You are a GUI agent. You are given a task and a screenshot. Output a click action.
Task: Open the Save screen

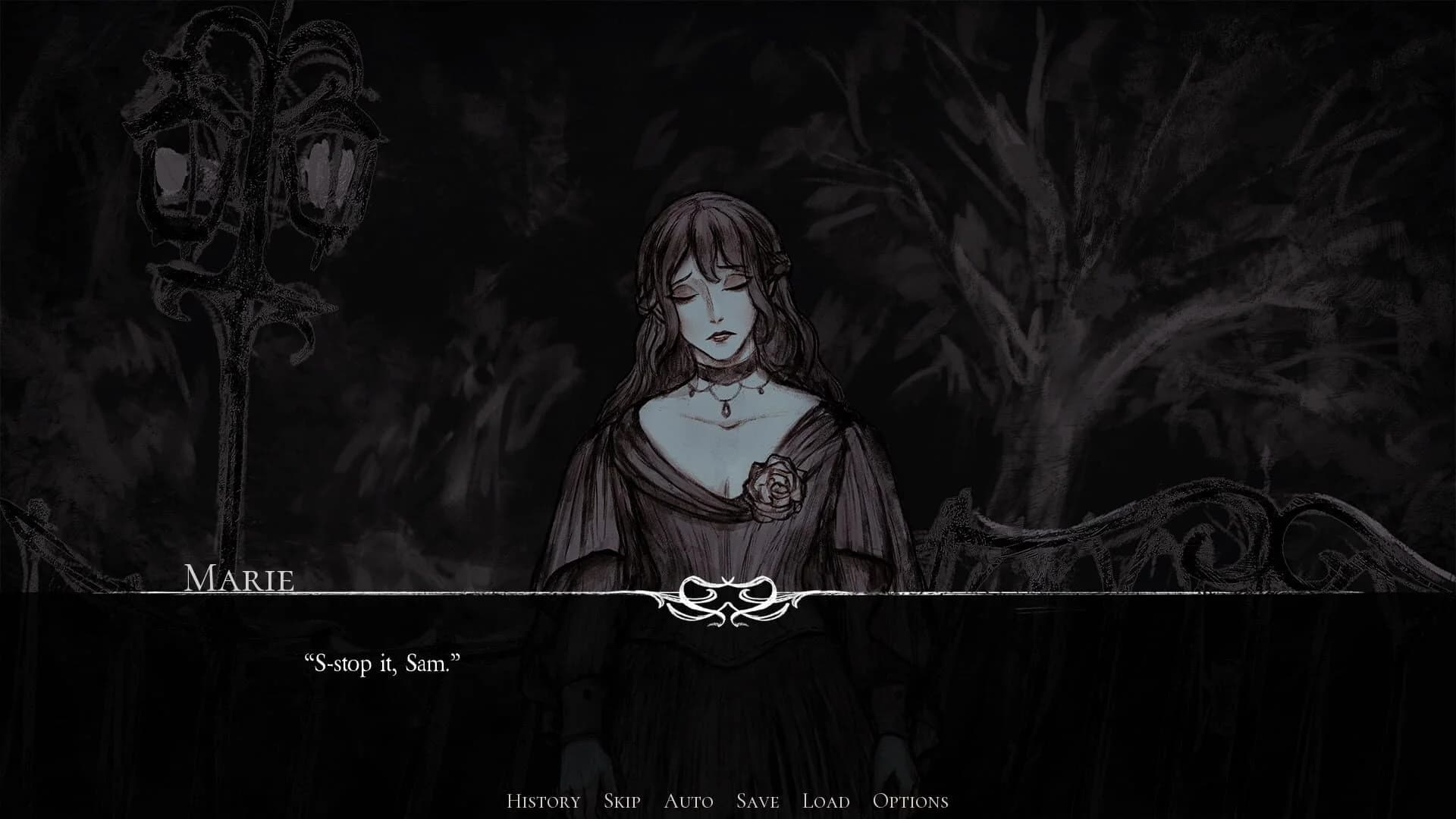click(755, 800)
